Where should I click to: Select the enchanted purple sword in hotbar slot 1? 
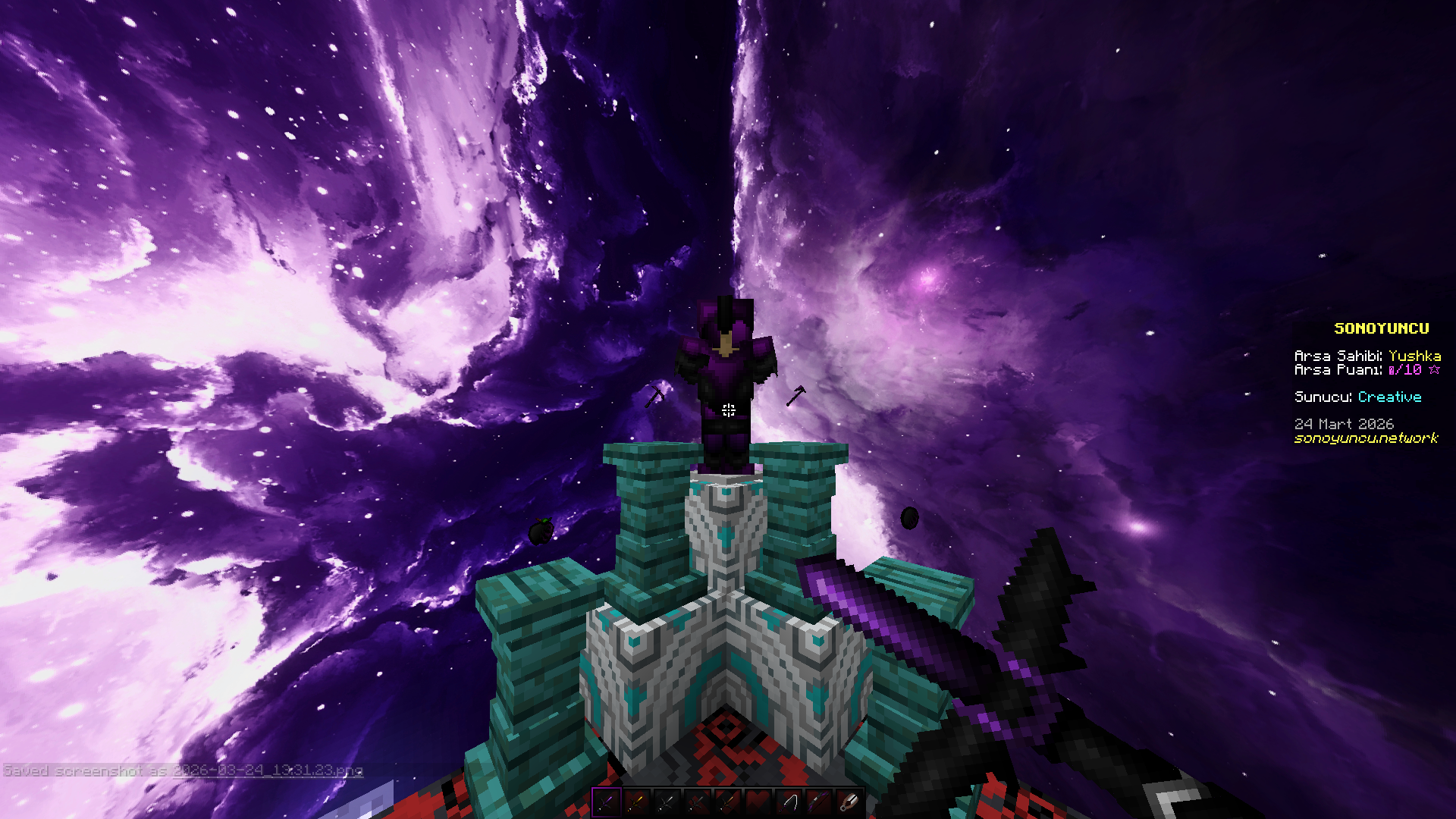point(606,803)
